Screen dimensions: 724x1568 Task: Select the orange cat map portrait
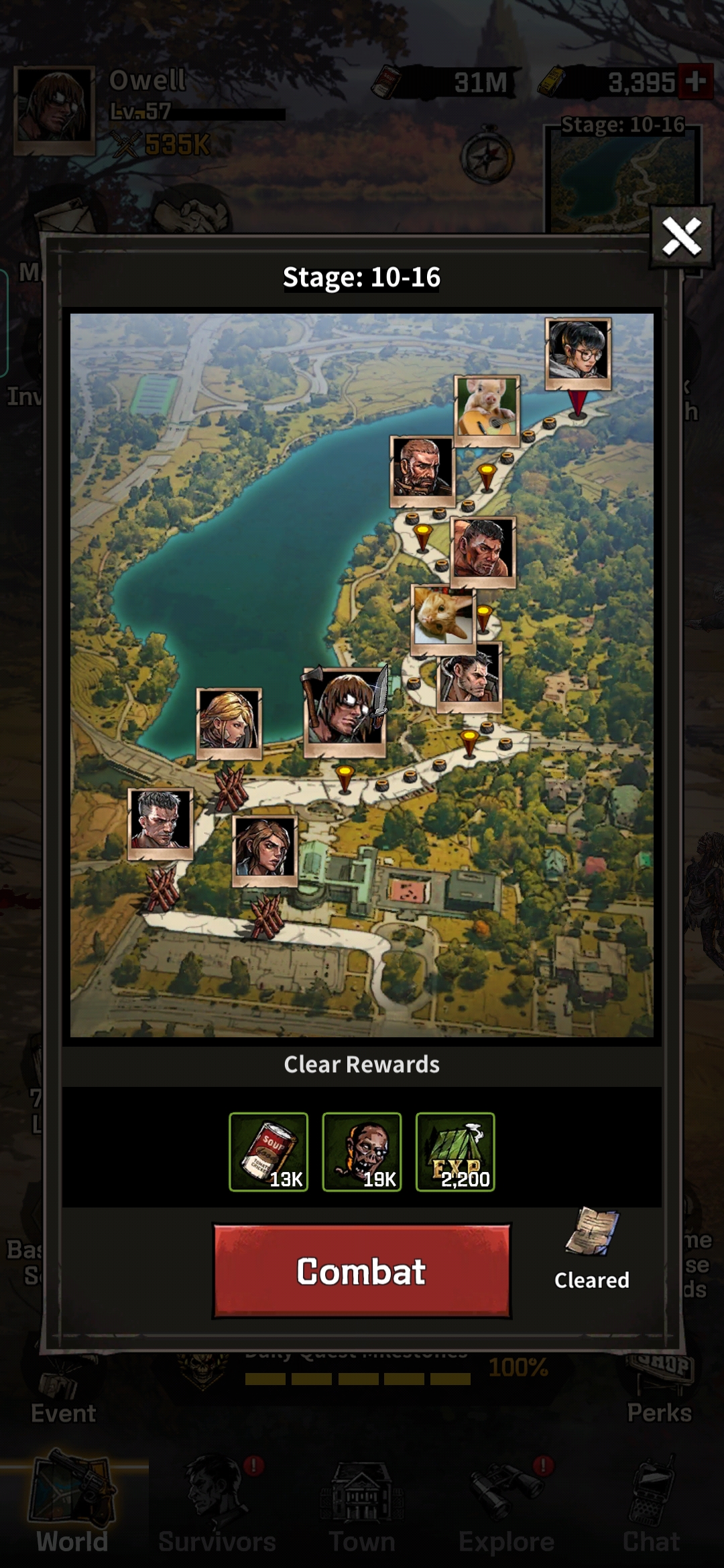[x=443, y=618]
